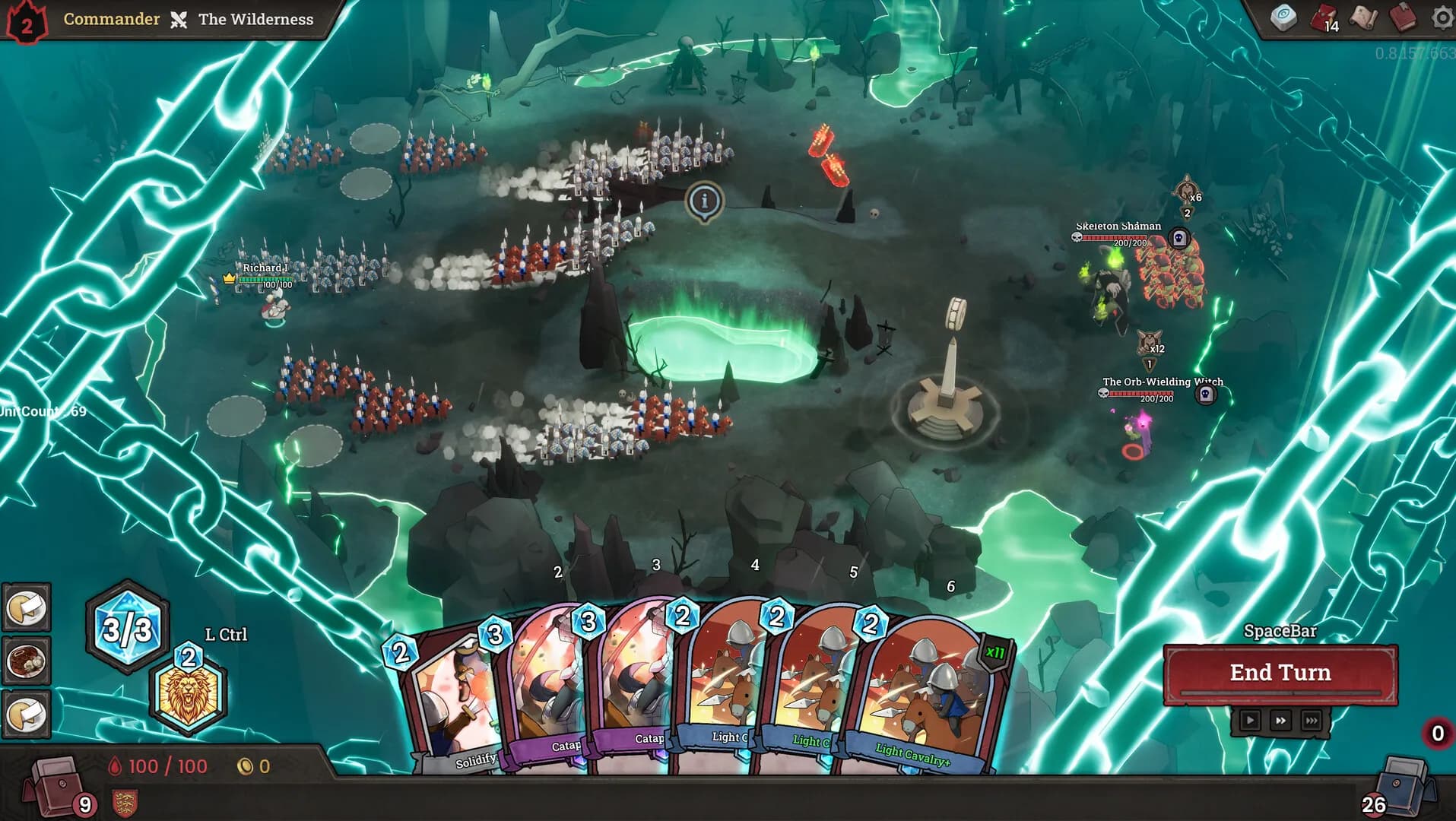This screenshot has height=821, width=1456.
Task: Click Richard I's green health bar
Action: tap(267, 279)
